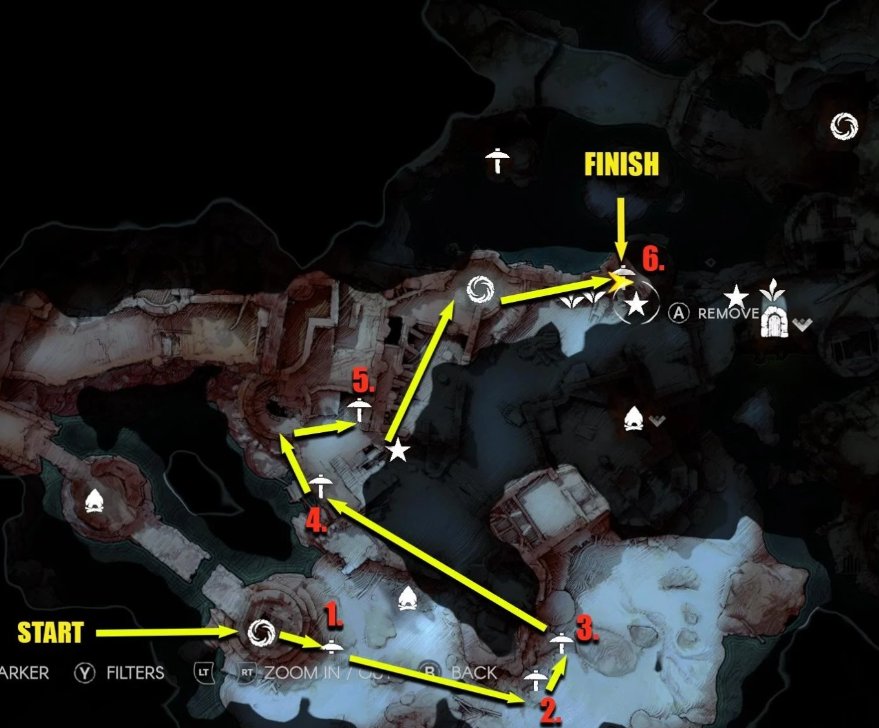
Task: Choose the pickaxe marker numbered 3
Action: [561, 642]
